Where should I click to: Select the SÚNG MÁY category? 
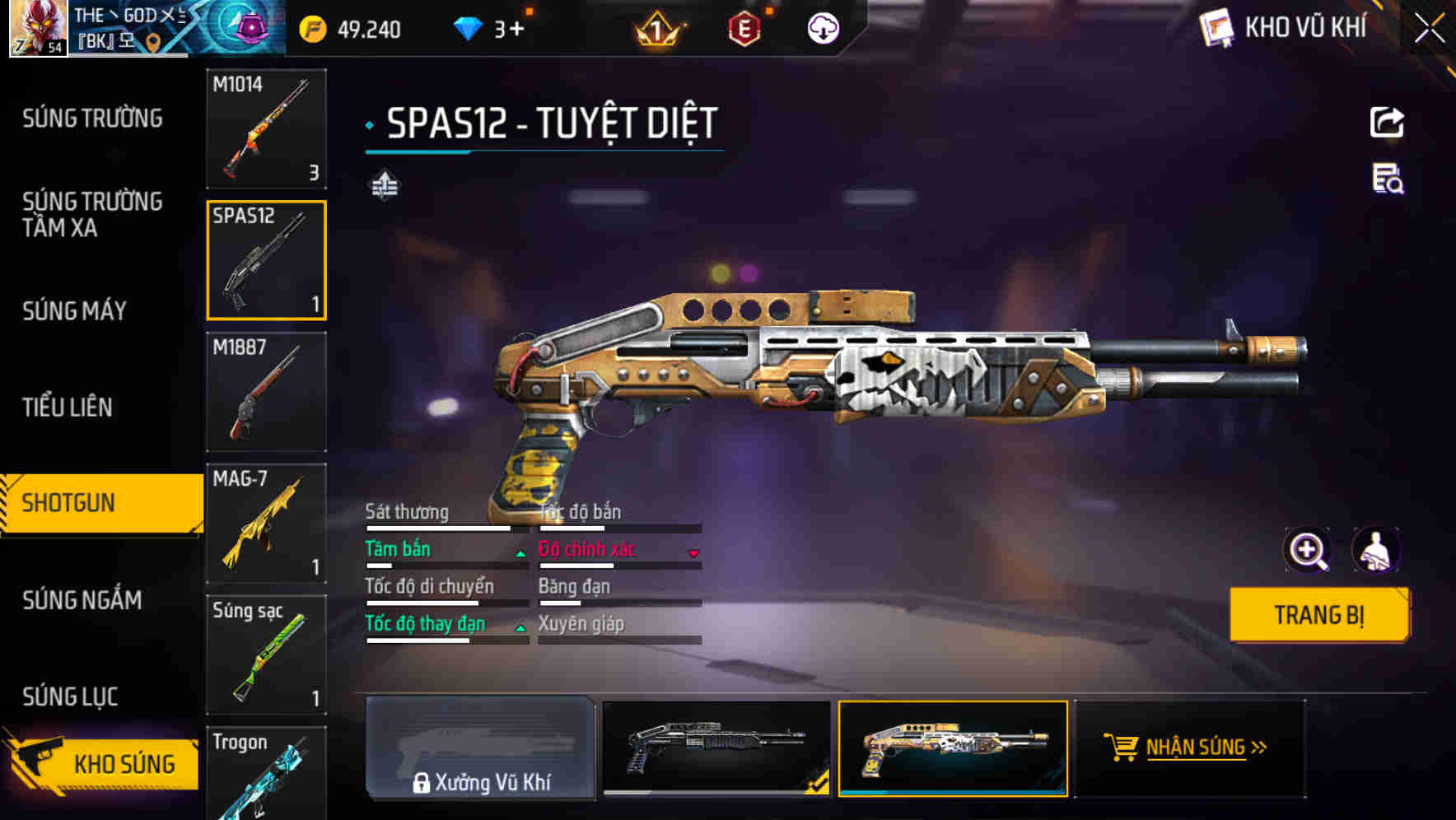click(x=75, y=310)
